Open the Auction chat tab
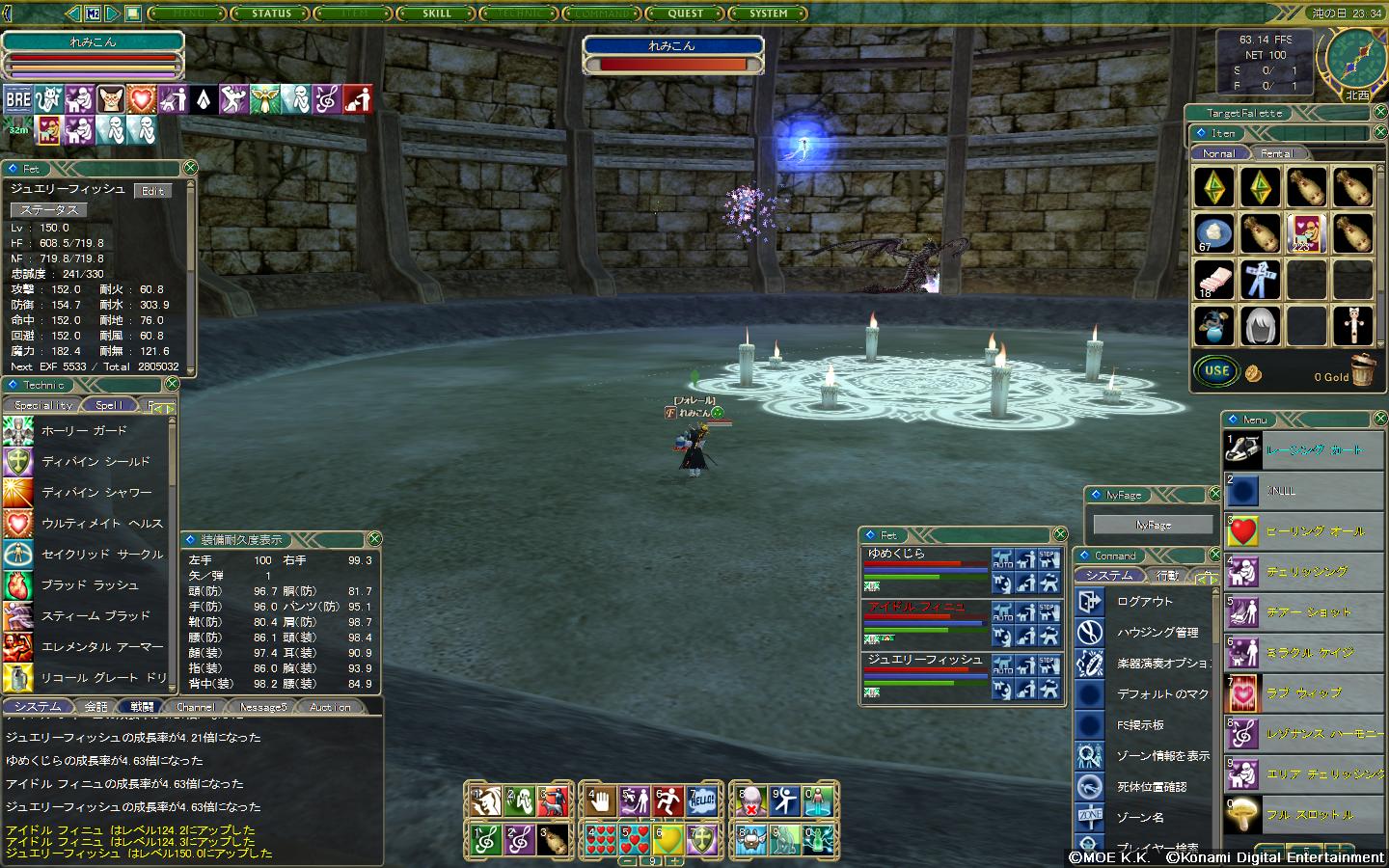This screenshot has height=868, width=1389. click(x=330, y=707)
